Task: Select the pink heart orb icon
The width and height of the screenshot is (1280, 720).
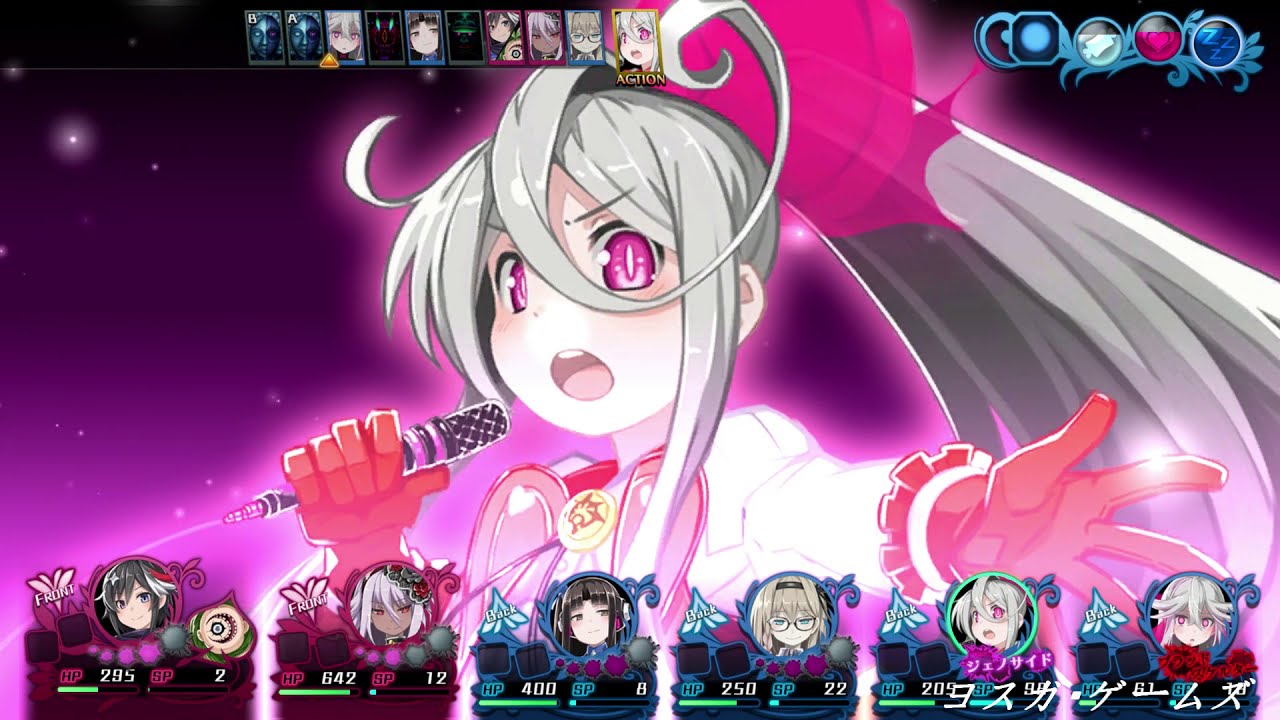Action: pos(1157,40)
